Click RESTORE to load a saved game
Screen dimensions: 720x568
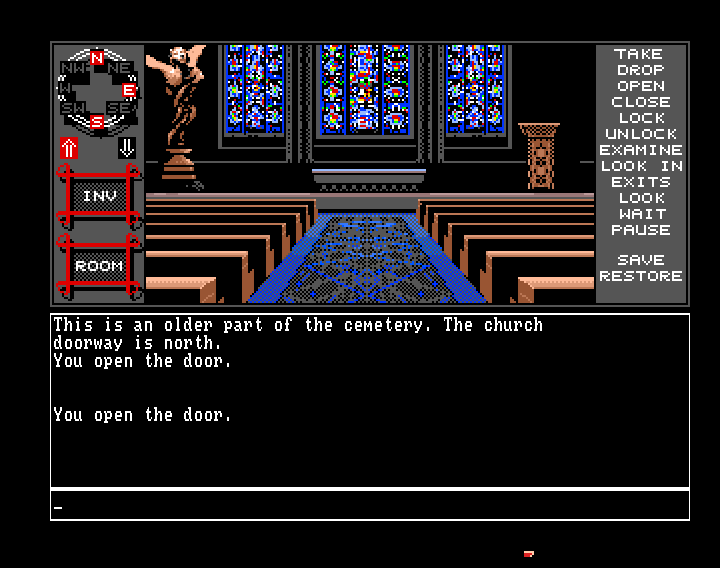coord(640,276)
